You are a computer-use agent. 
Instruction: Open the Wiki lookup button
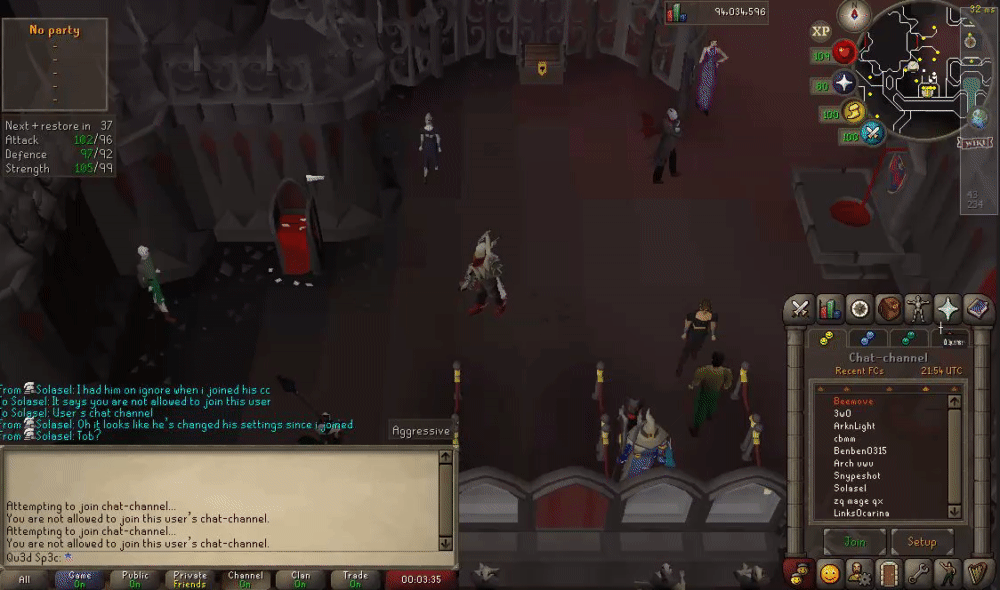(974, 142)
